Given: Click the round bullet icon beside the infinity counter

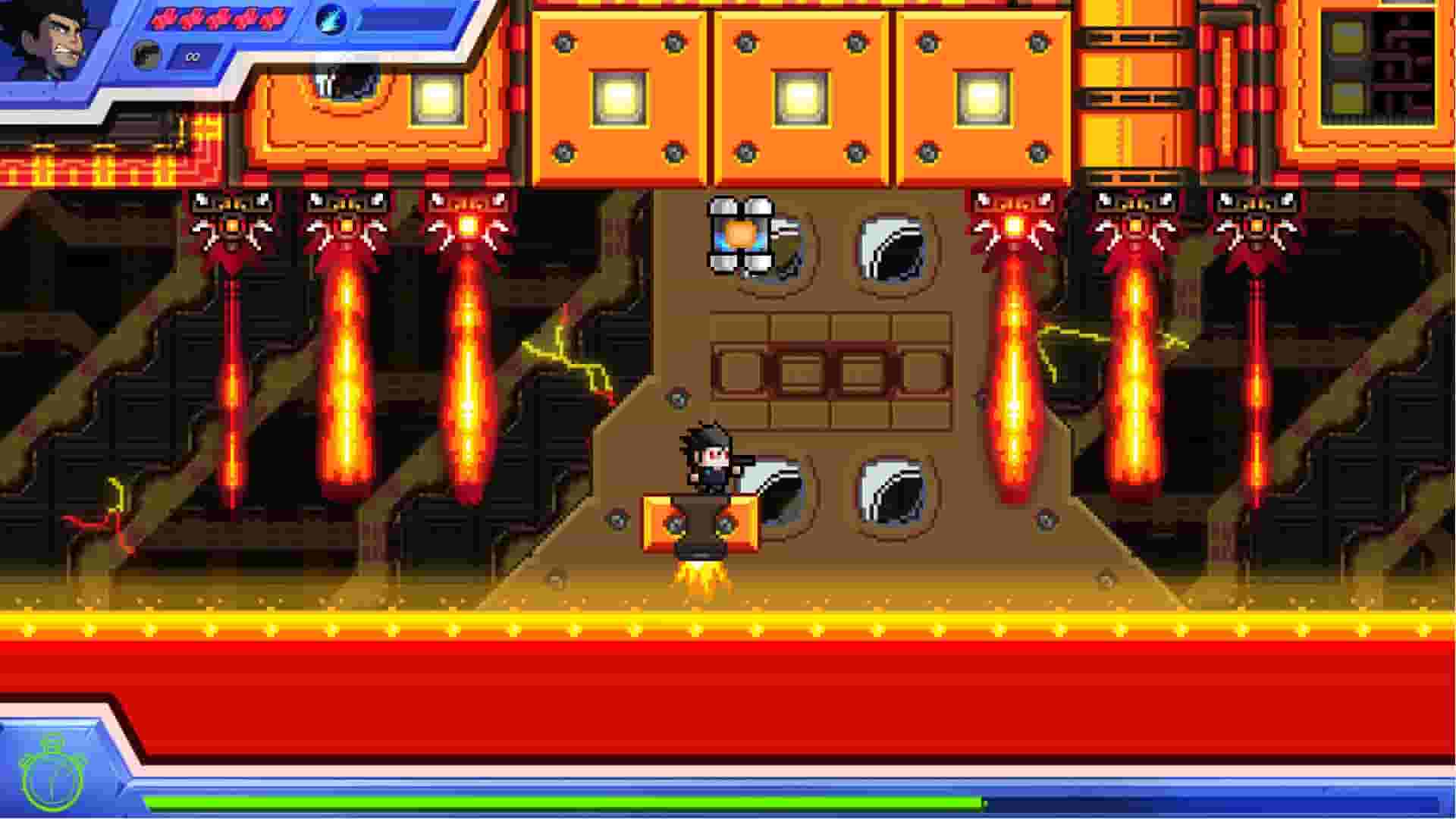Looking at the screenshot, I should click(148, 55).
